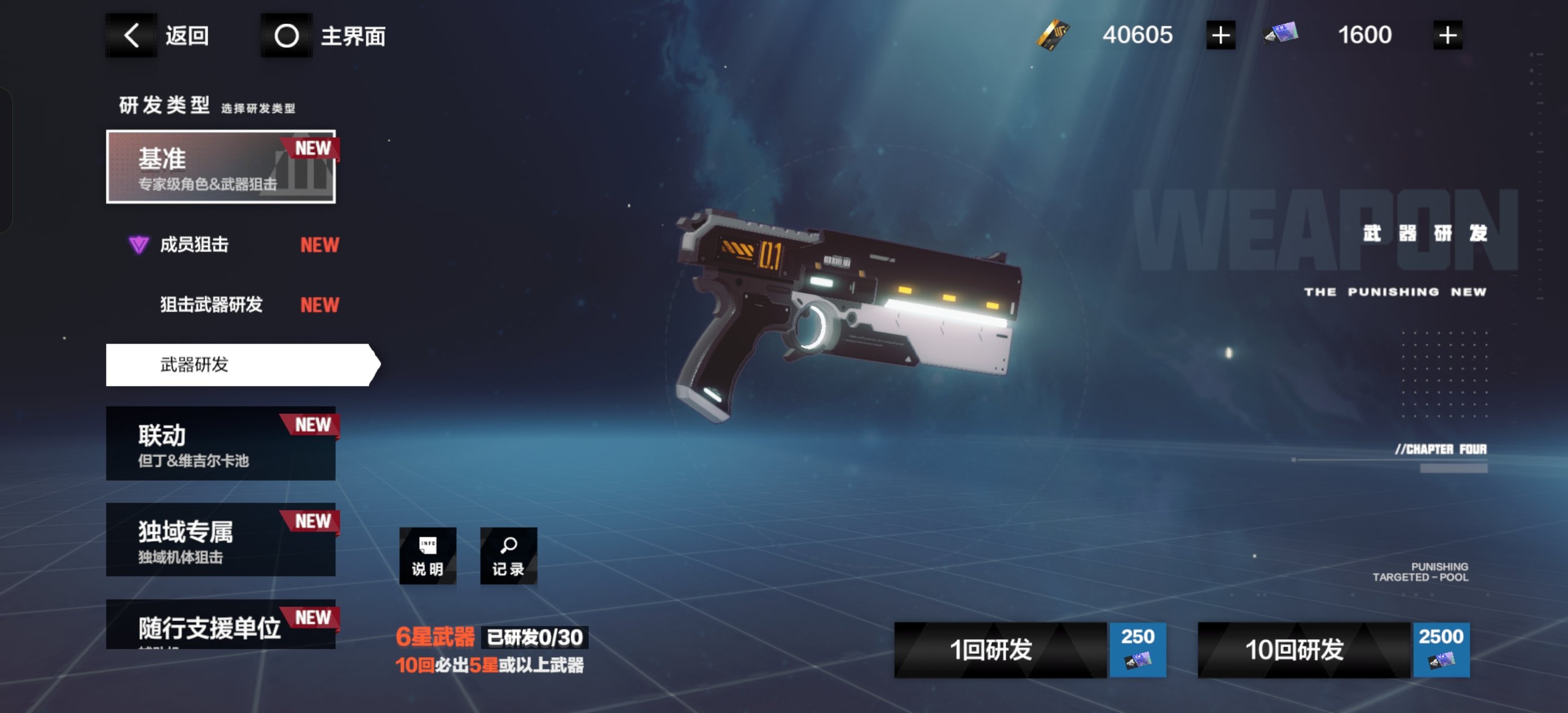View the 记录 research history
Image resolution: width=1568 pixels, height=713 pixels.
click(x=508, y=556)
